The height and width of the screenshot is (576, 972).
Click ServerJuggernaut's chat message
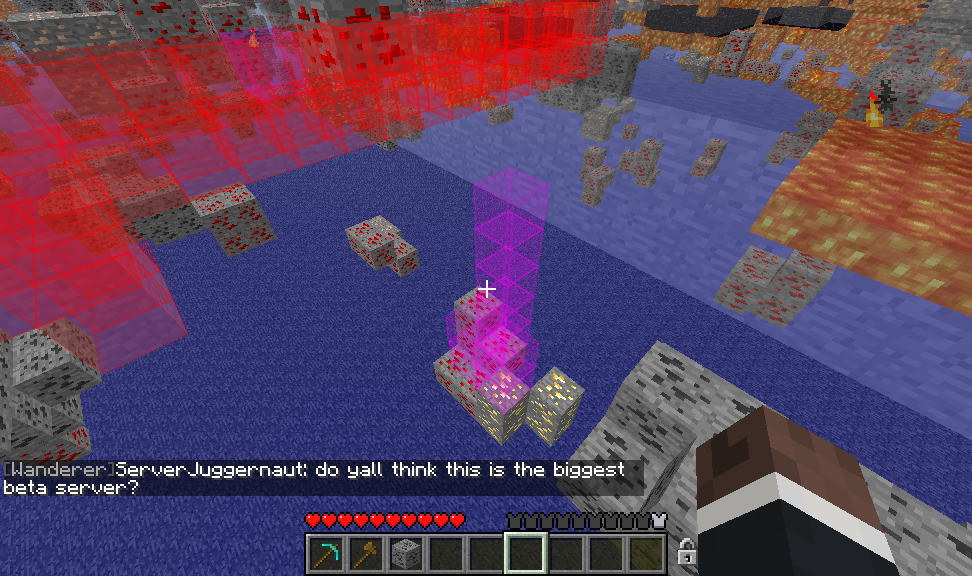pyautogui.click(x=320, y=478)
